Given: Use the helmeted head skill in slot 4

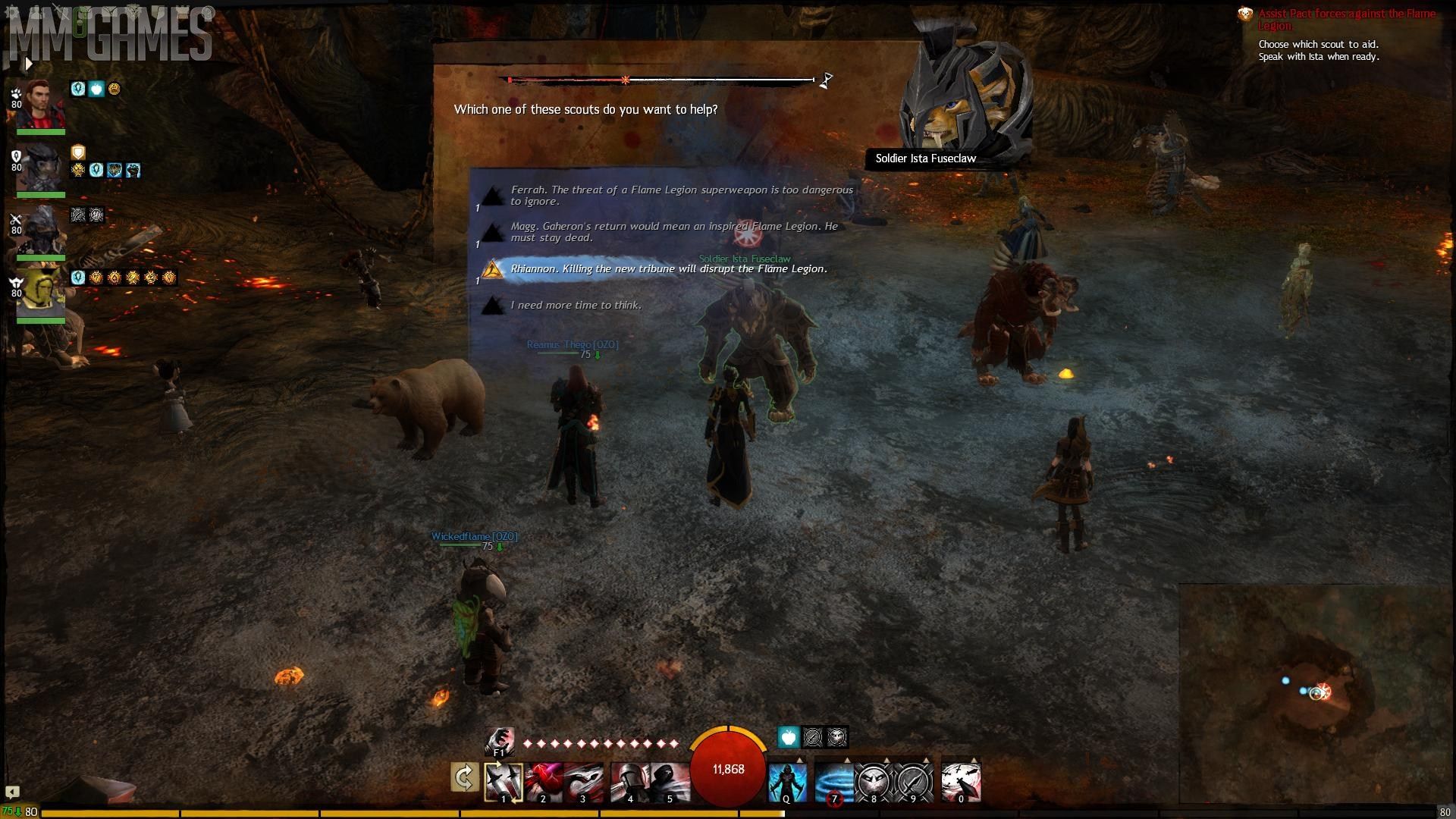Looking at the screenshot, I should (630, 782).
